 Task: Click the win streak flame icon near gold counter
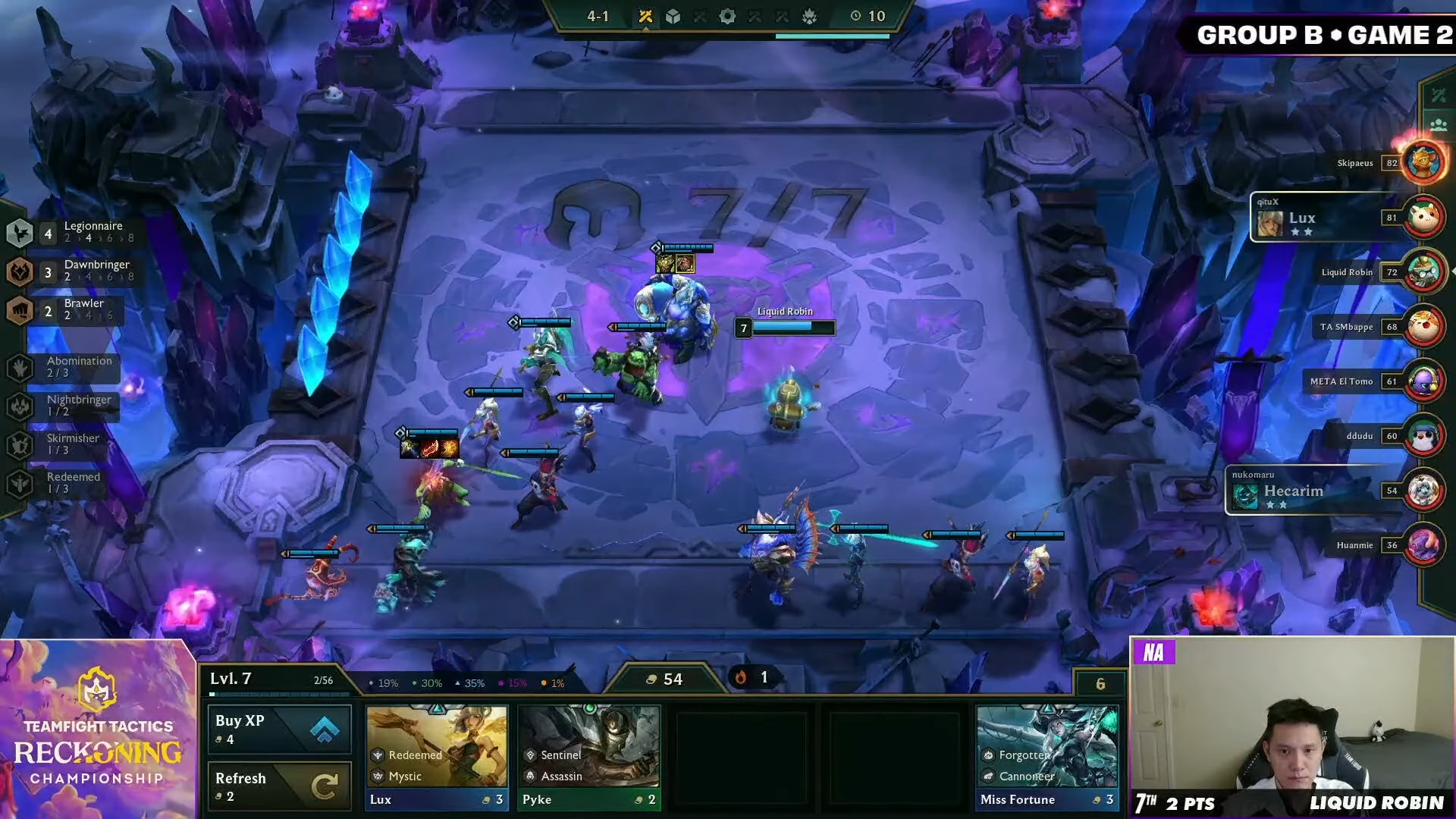click(x=741, y=677)
